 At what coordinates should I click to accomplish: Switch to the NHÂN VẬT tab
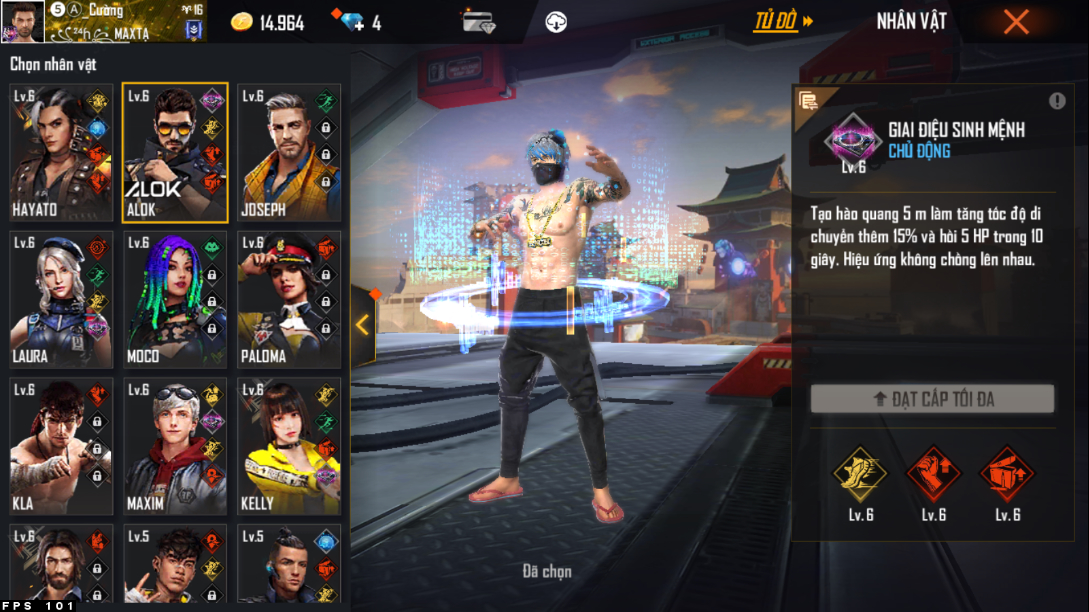[x=911, y=21]
